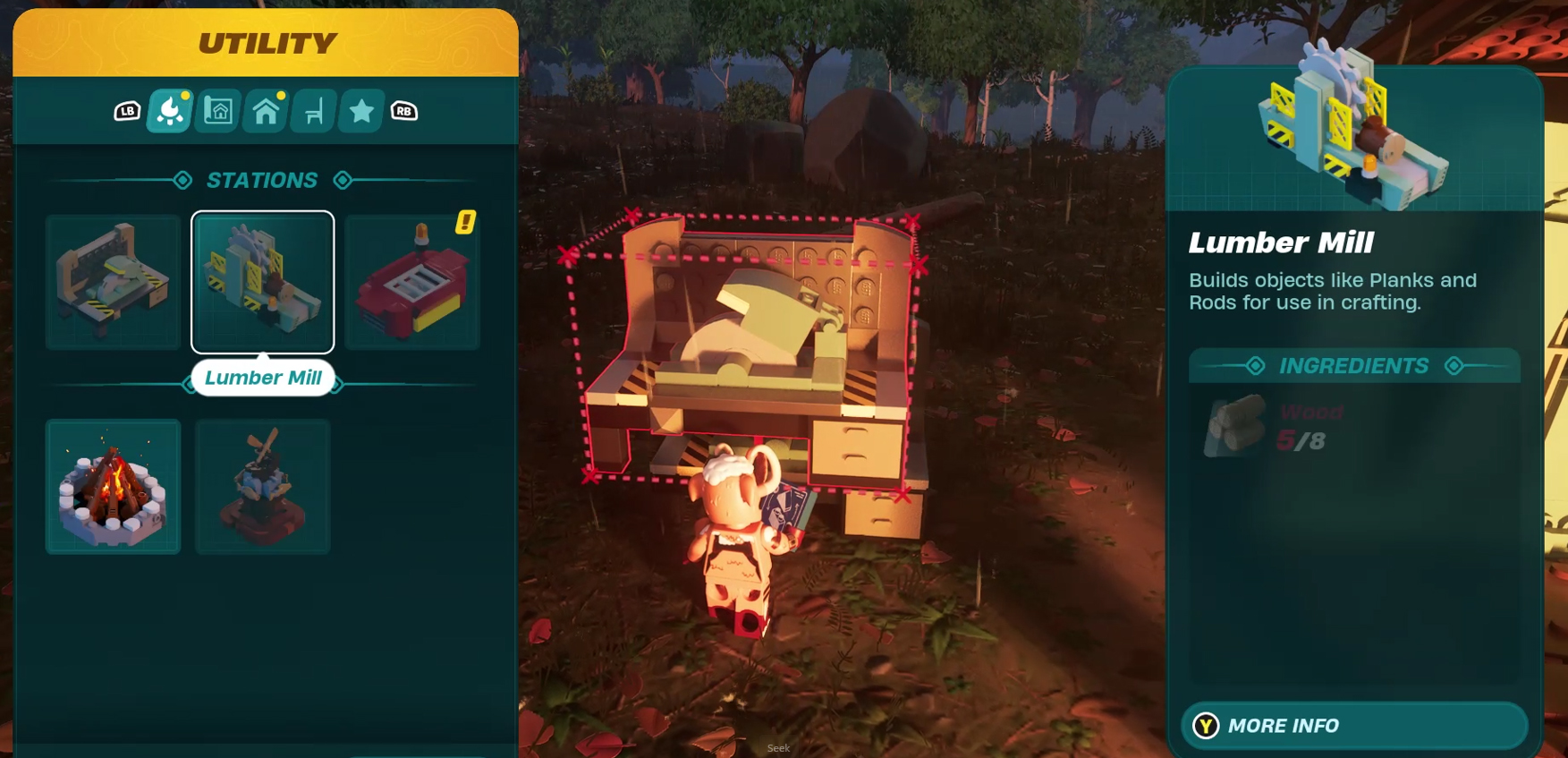Click the yellow exclamation badge on the grill station

click(464, 224)
